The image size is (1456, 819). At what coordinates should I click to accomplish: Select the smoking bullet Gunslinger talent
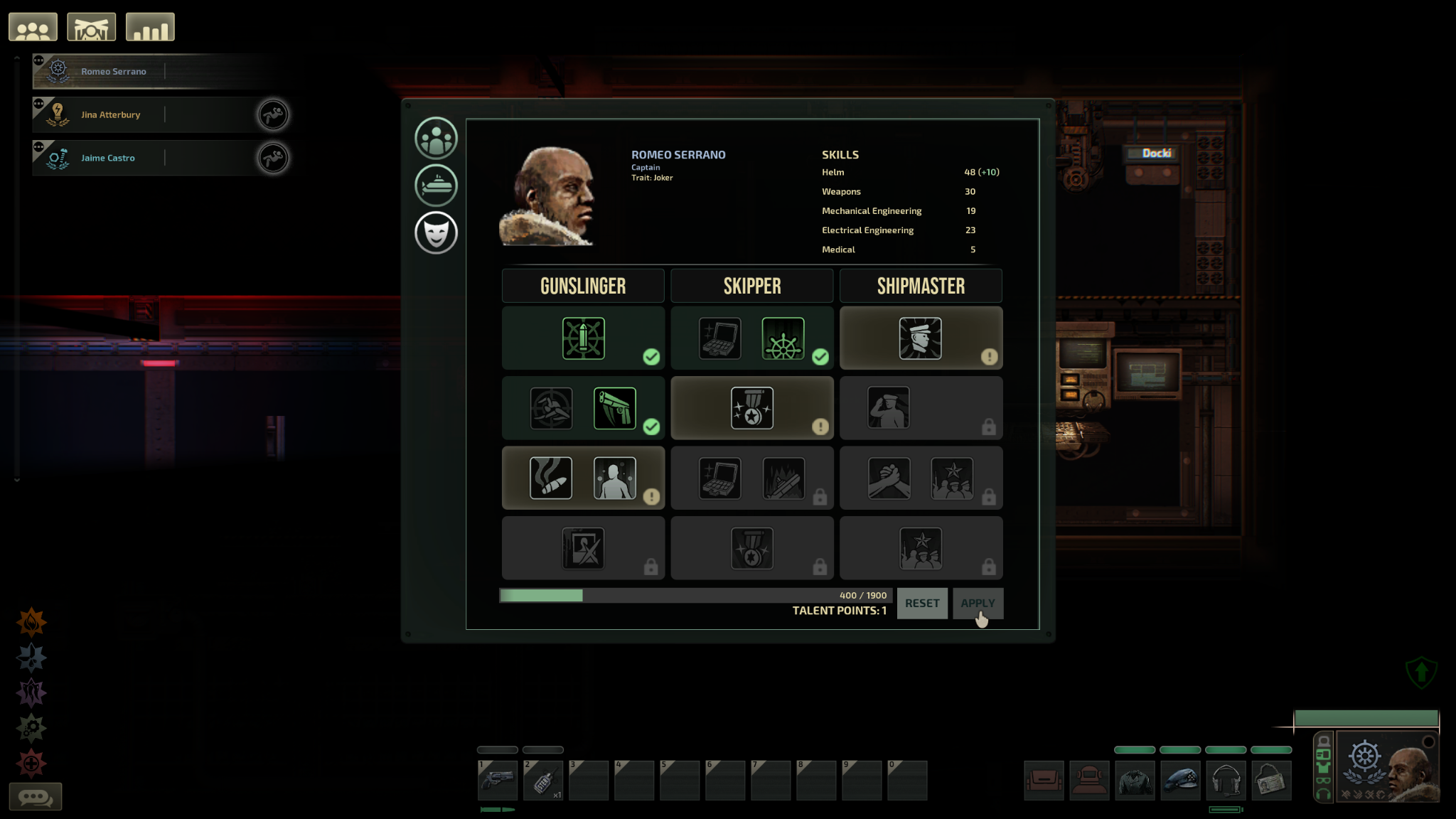click(551, 478)
